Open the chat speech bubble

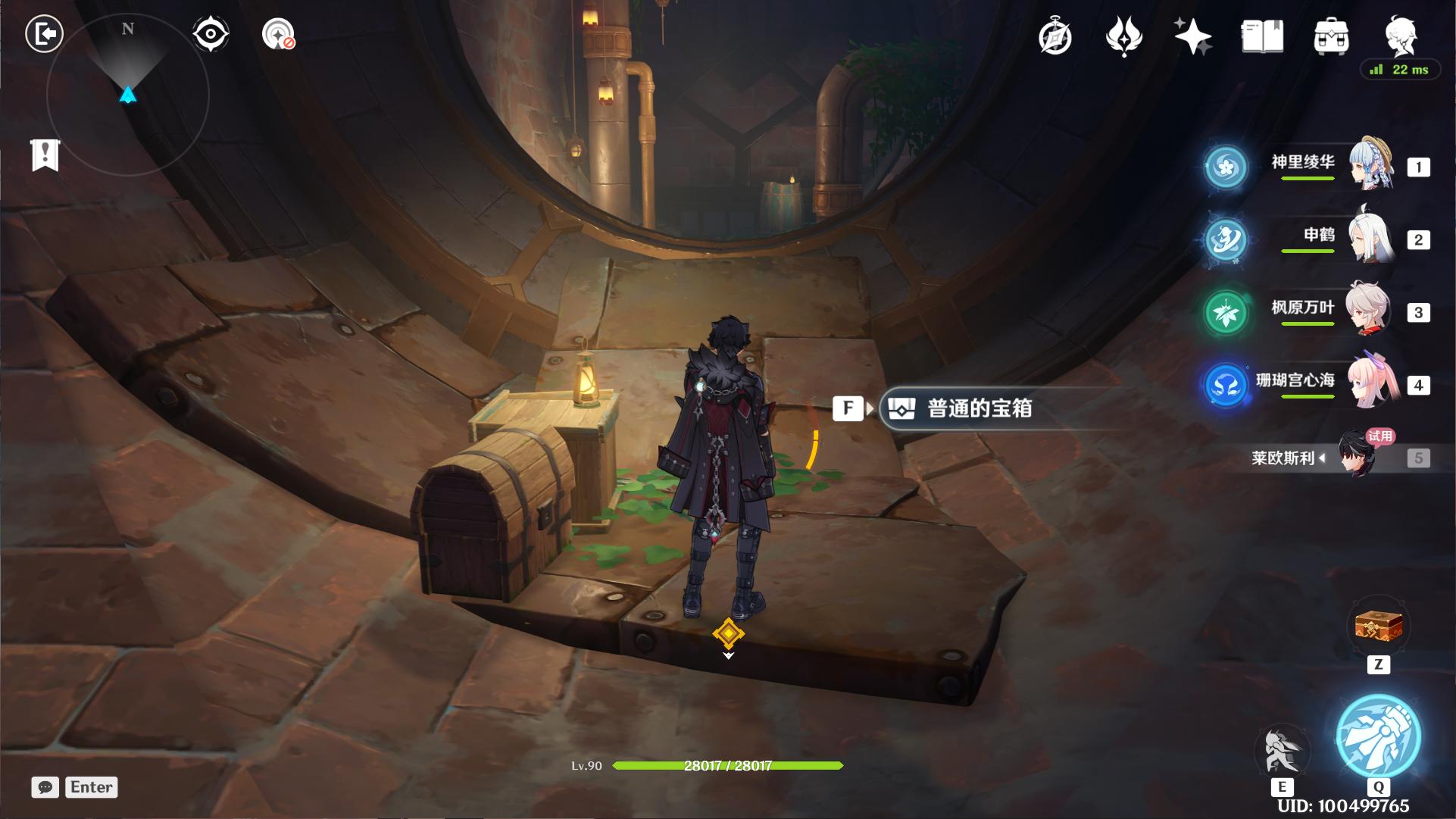(x=45, y=787)
